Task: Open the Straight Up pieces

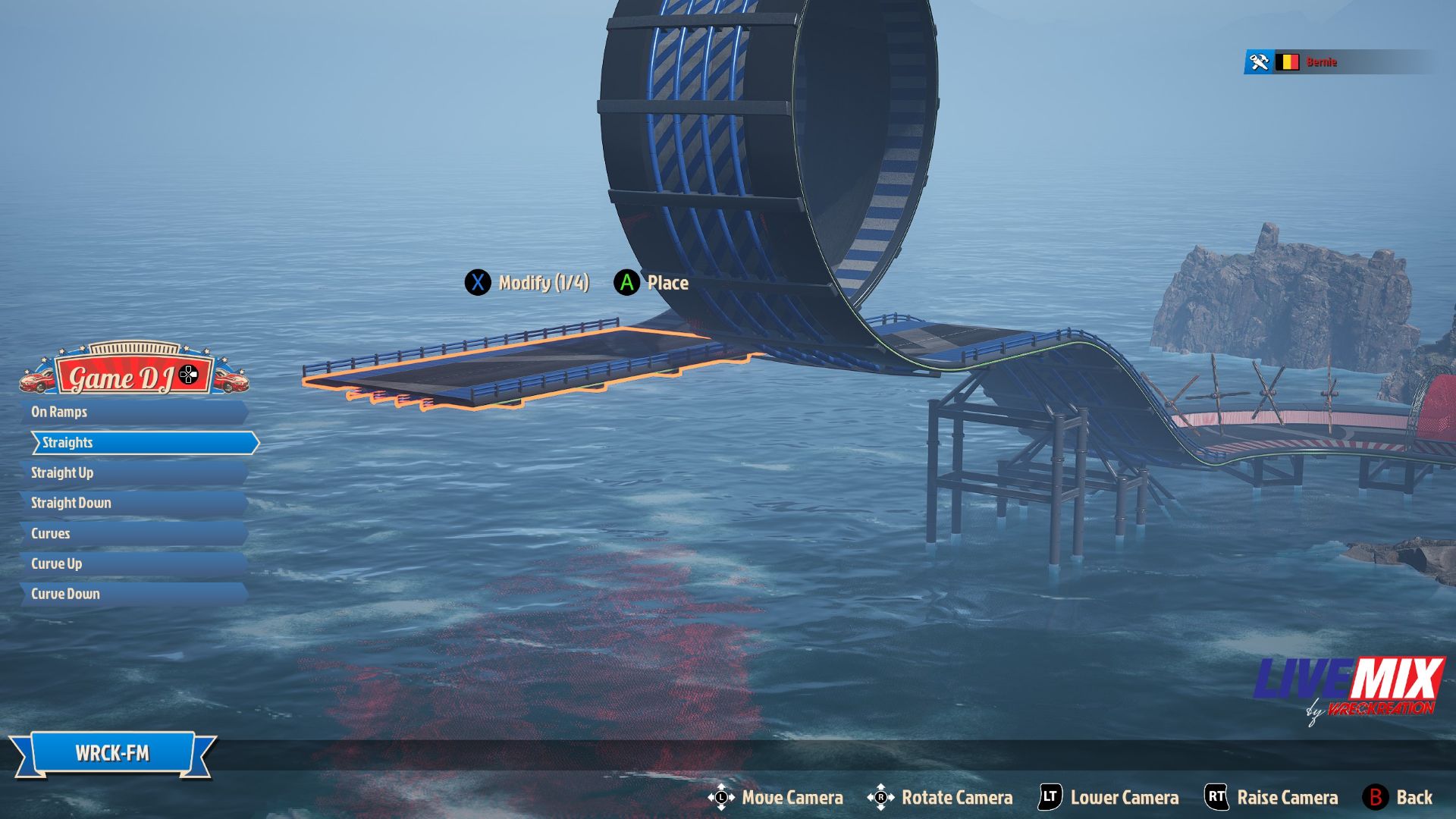Action: pyautogui.click(x=133, y=472)
